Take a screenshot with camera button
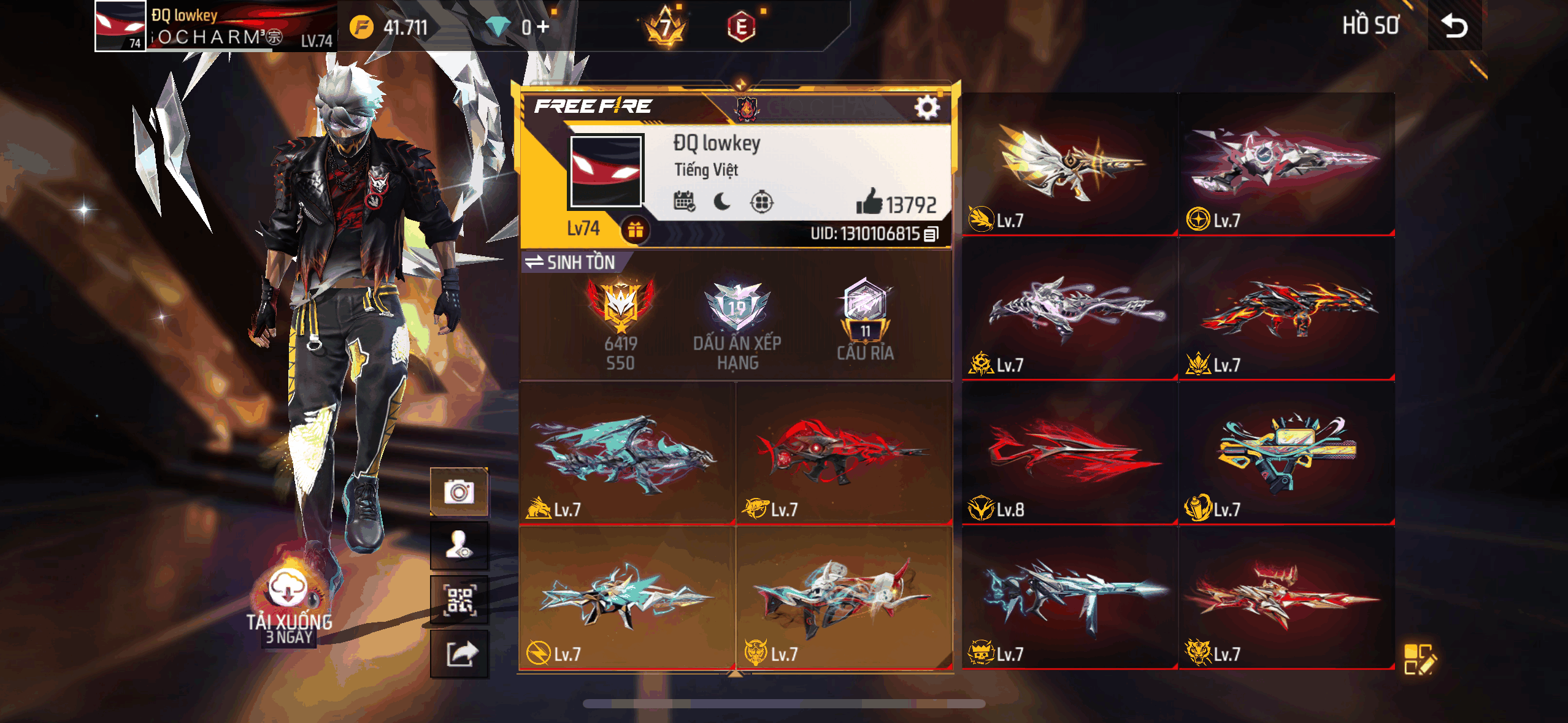The image size is (1568, 723). point(459,492)
